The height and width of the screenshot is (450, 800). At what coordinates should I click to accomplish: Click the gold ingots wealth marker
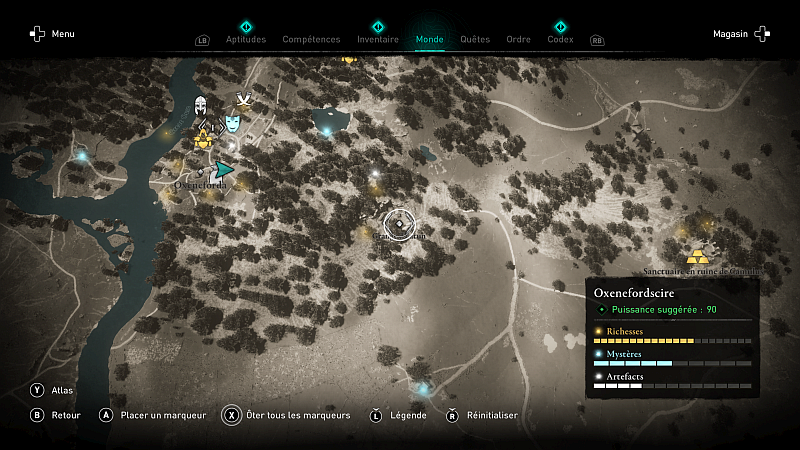[697, 257]
